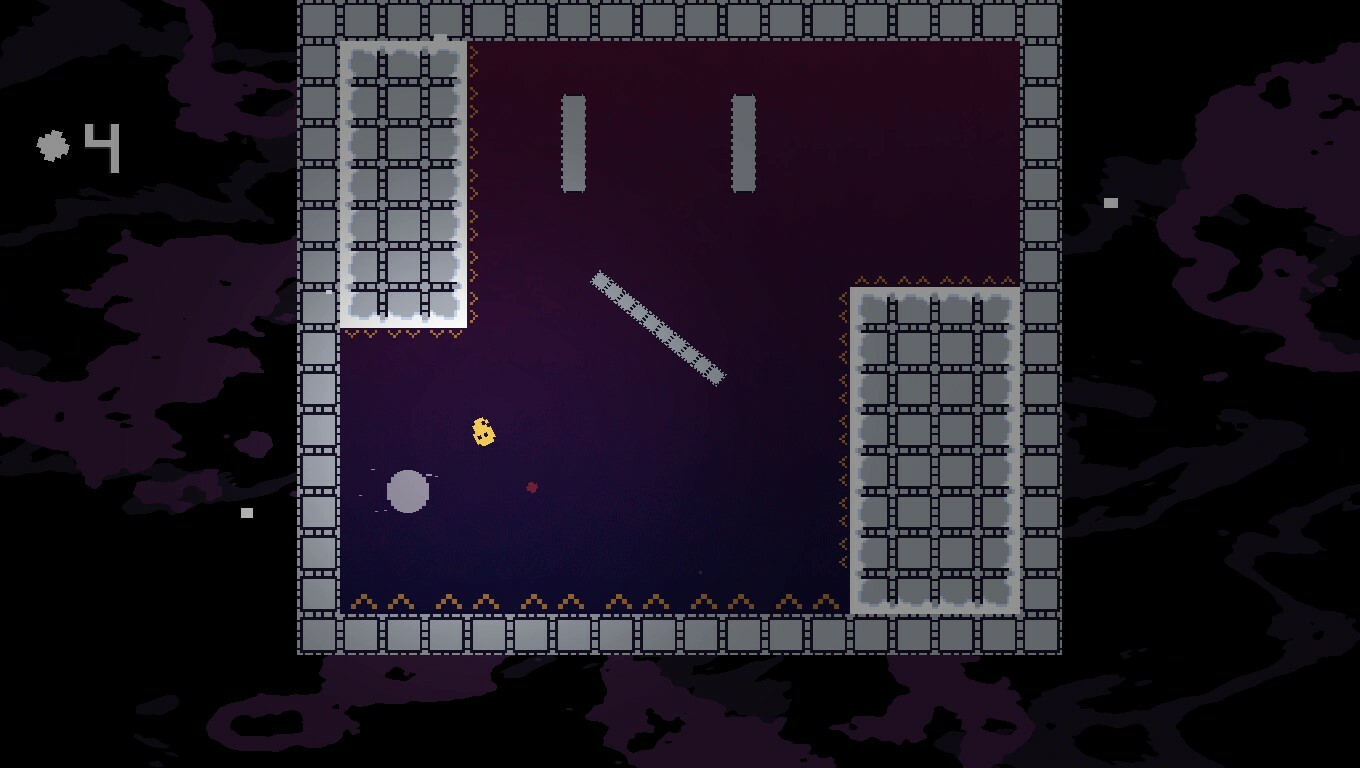Click the top-left corner block of the arena
Image resolution: width=1360 pixels, height=768 pixels.
pyautogui.click(x=318, y=18)
